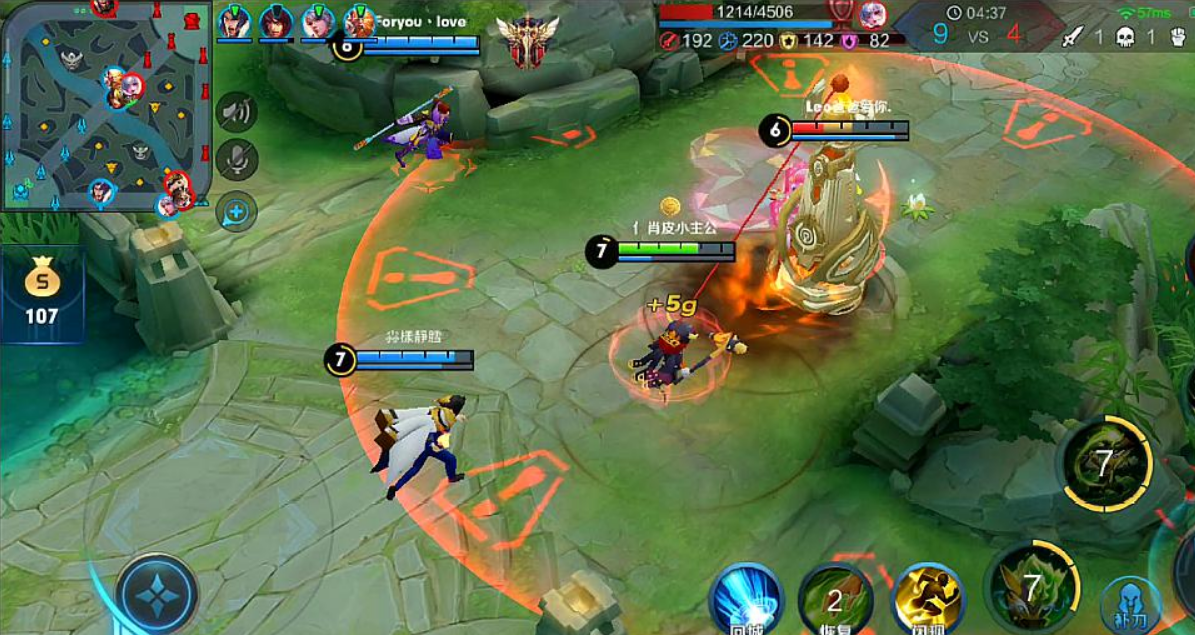Open the minimap
This screenshot has height=635, width=1195.
pyautogui.click(x=103, y=105)
